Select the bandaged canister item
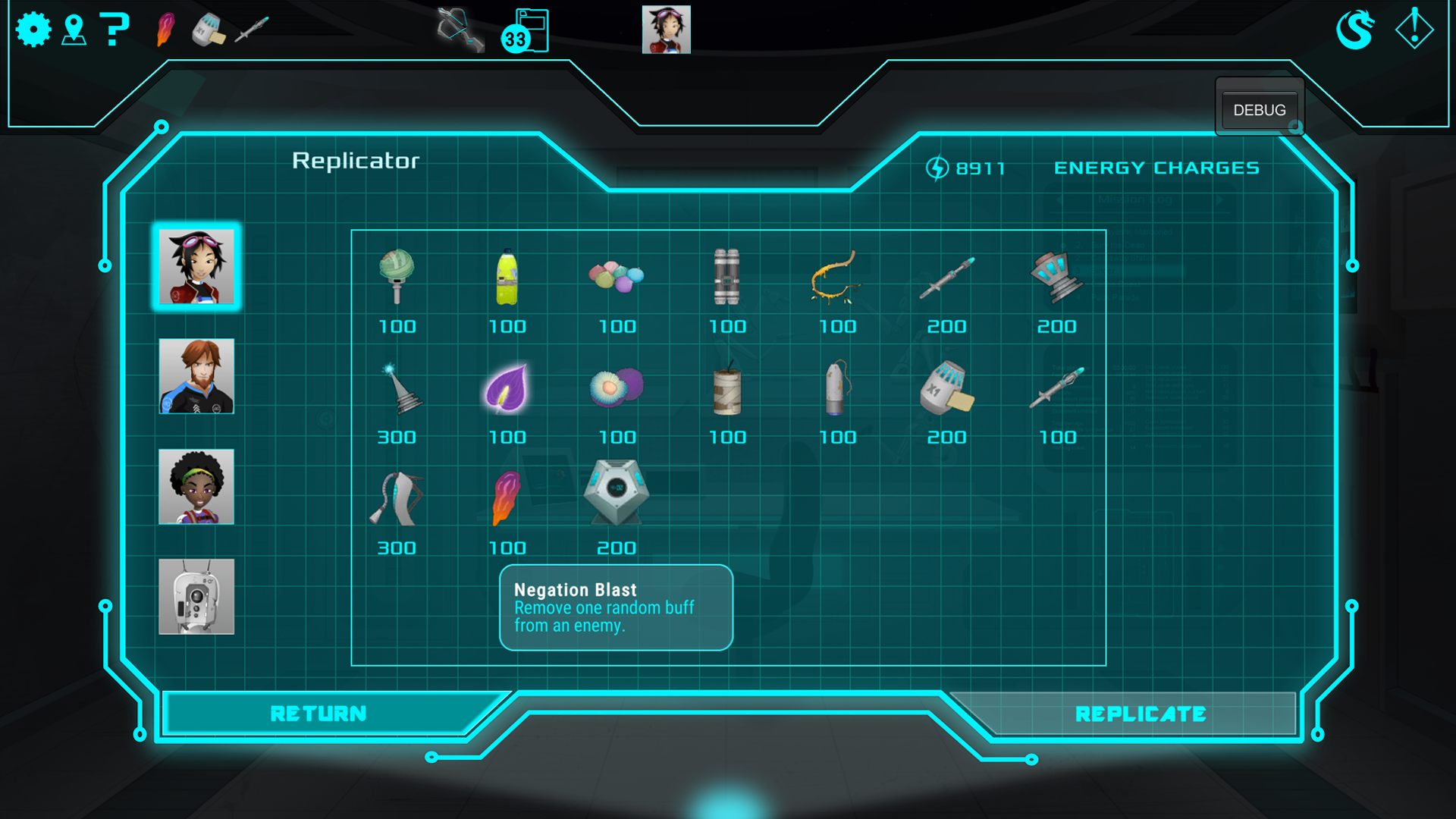 (726, 390)
